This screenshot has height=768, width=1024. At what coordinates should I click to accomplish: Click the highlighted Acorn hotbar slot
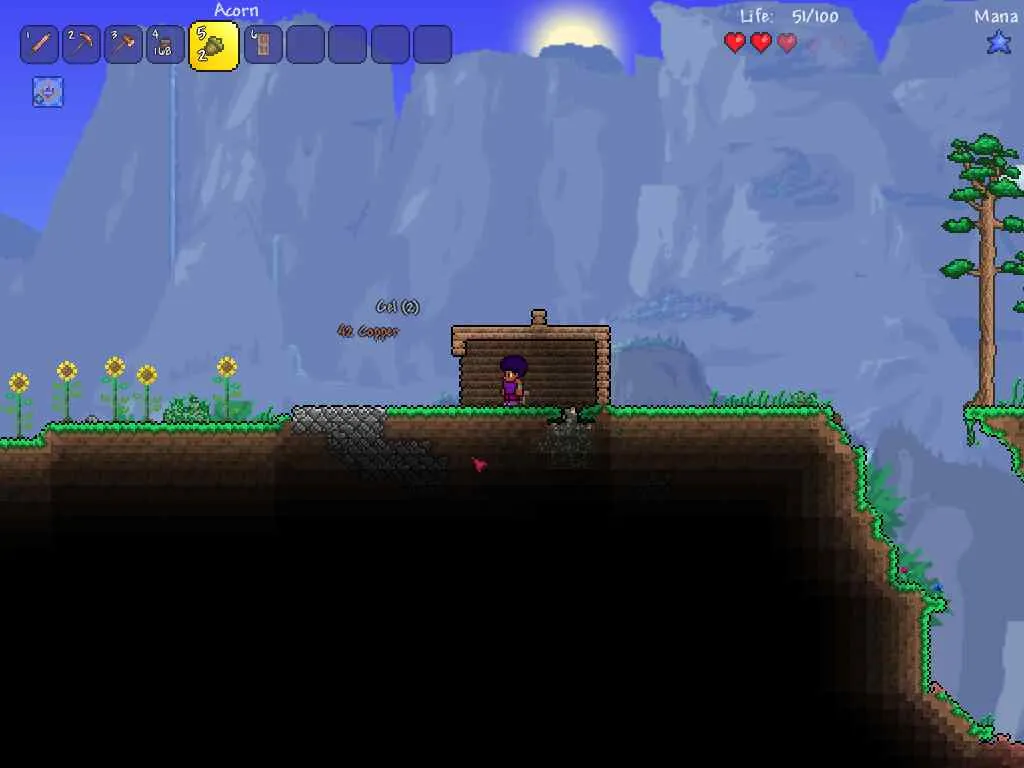click(213, 45)
